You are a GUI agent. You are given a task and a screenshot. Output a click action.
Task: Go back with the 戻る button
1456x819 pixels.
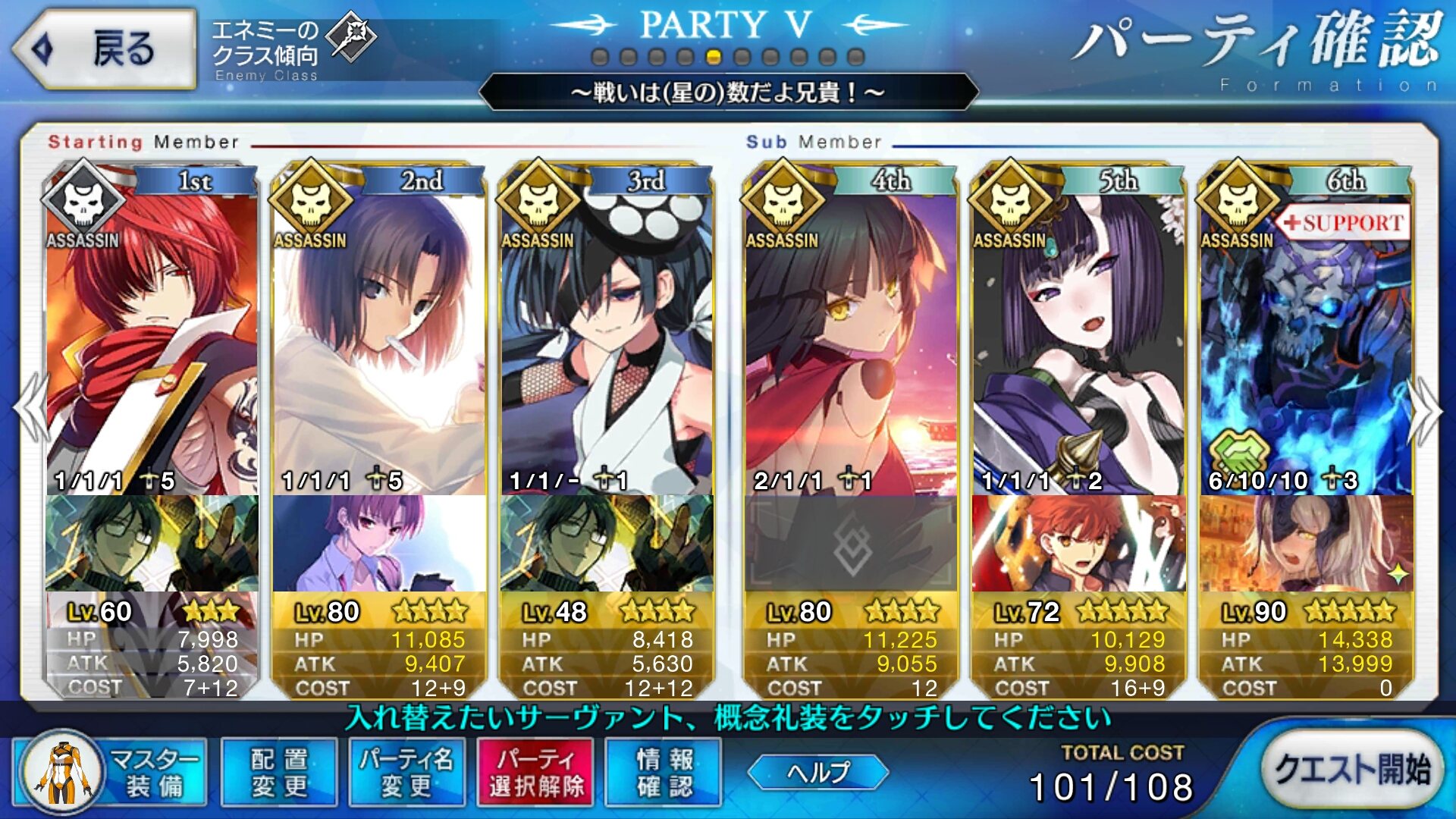[x=105, y=49]
